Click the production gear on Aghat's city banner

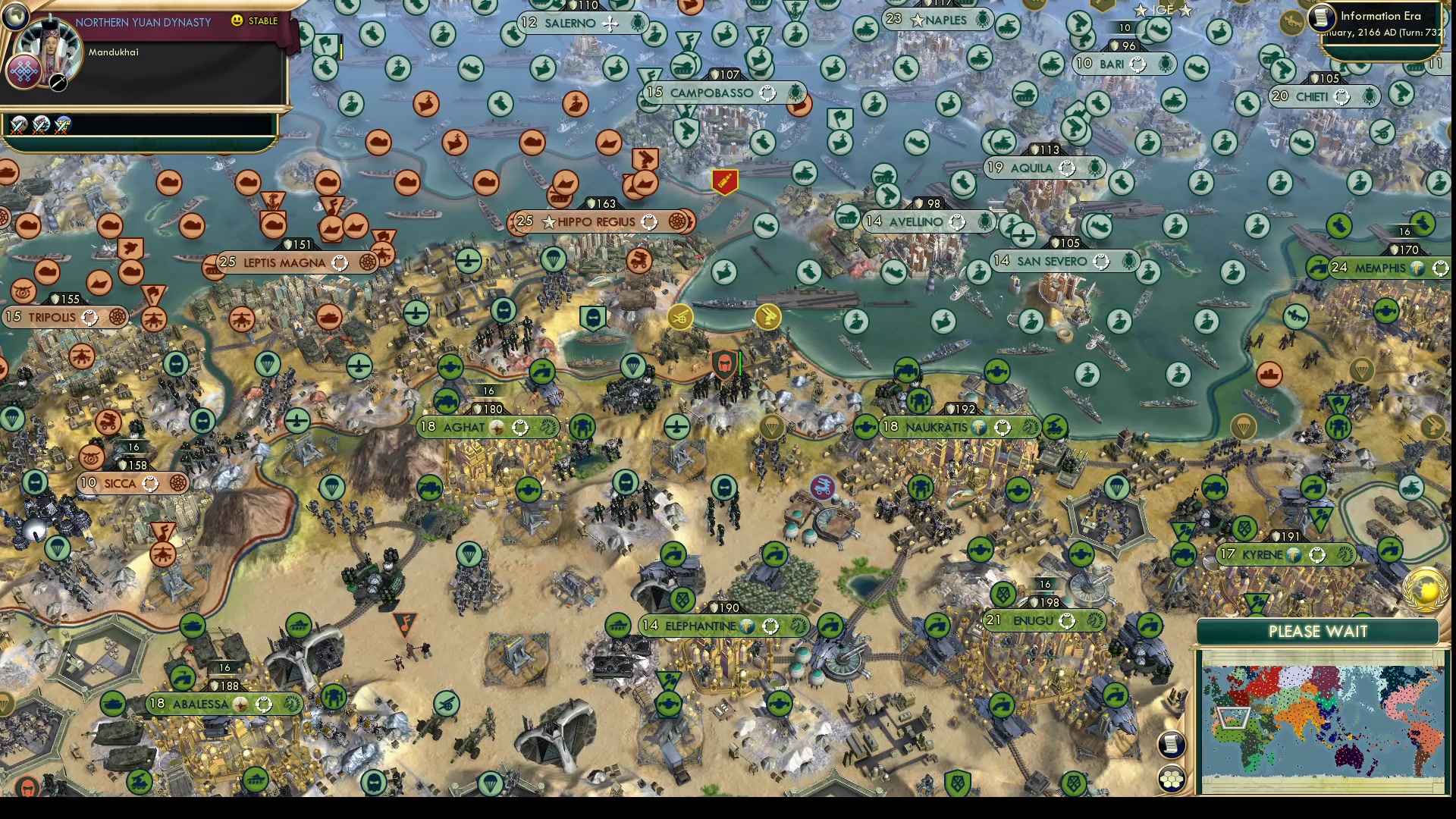click(519, 425)
